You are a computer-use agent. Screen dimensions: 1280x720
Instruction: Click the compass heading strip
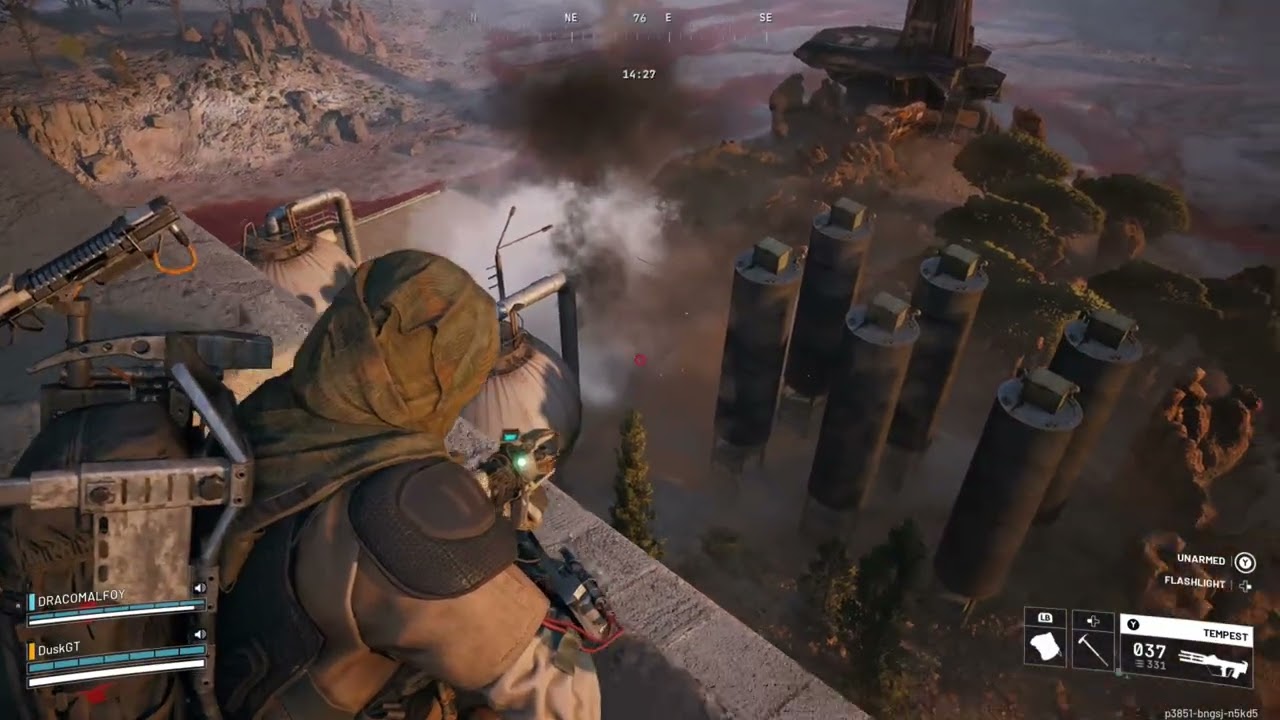pos(640,18)
